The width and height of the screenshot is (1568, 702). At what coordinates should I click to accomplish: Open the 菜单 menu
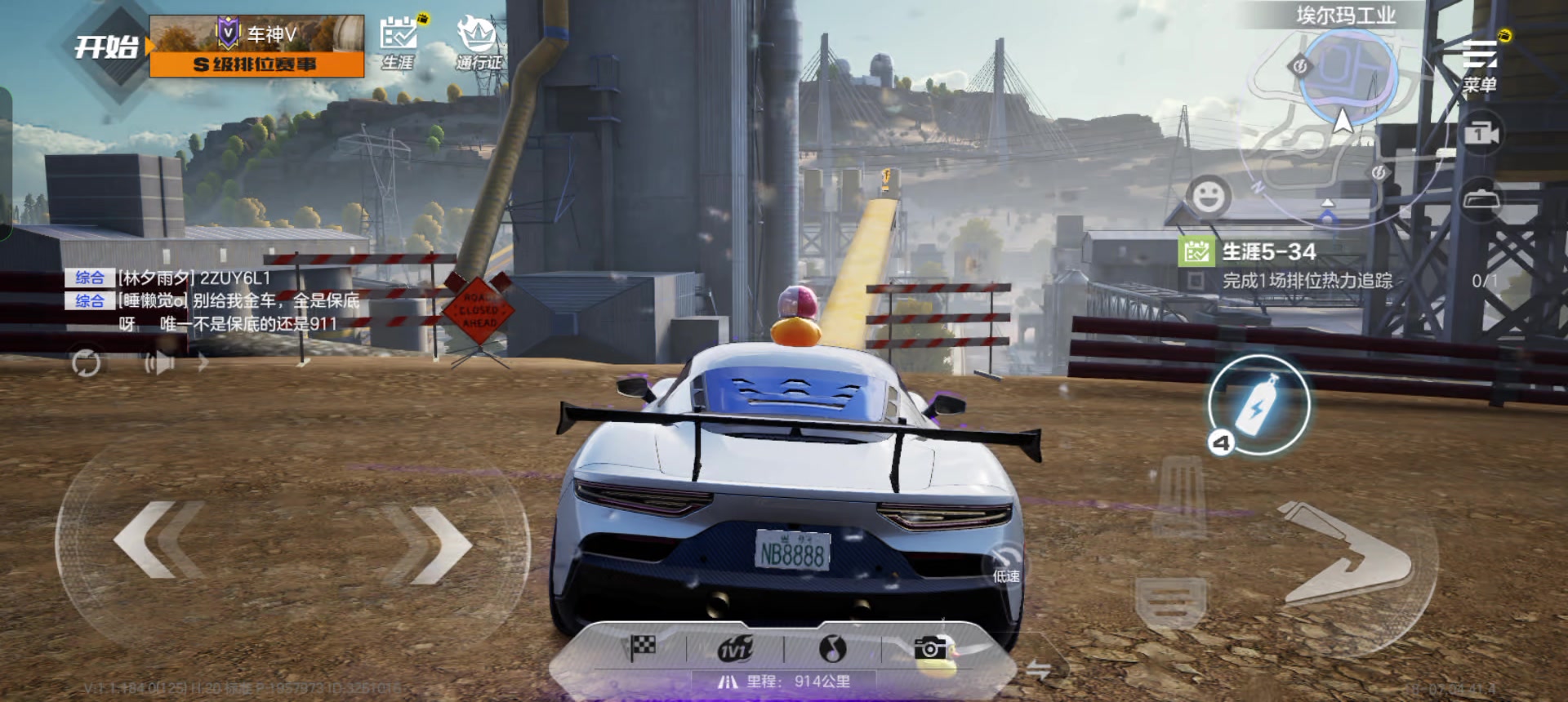tap(1479, 64)
